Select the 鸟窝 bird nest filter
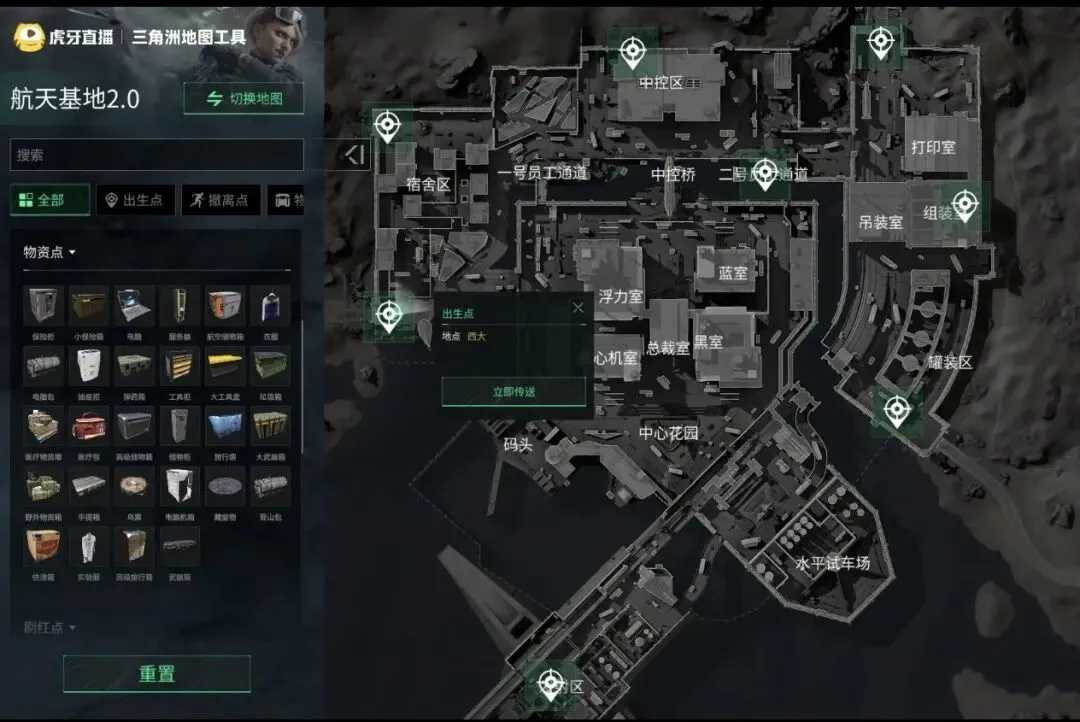Image resolution: width=1080 pixels, height=722 pixels. click(x=134, y=486)
